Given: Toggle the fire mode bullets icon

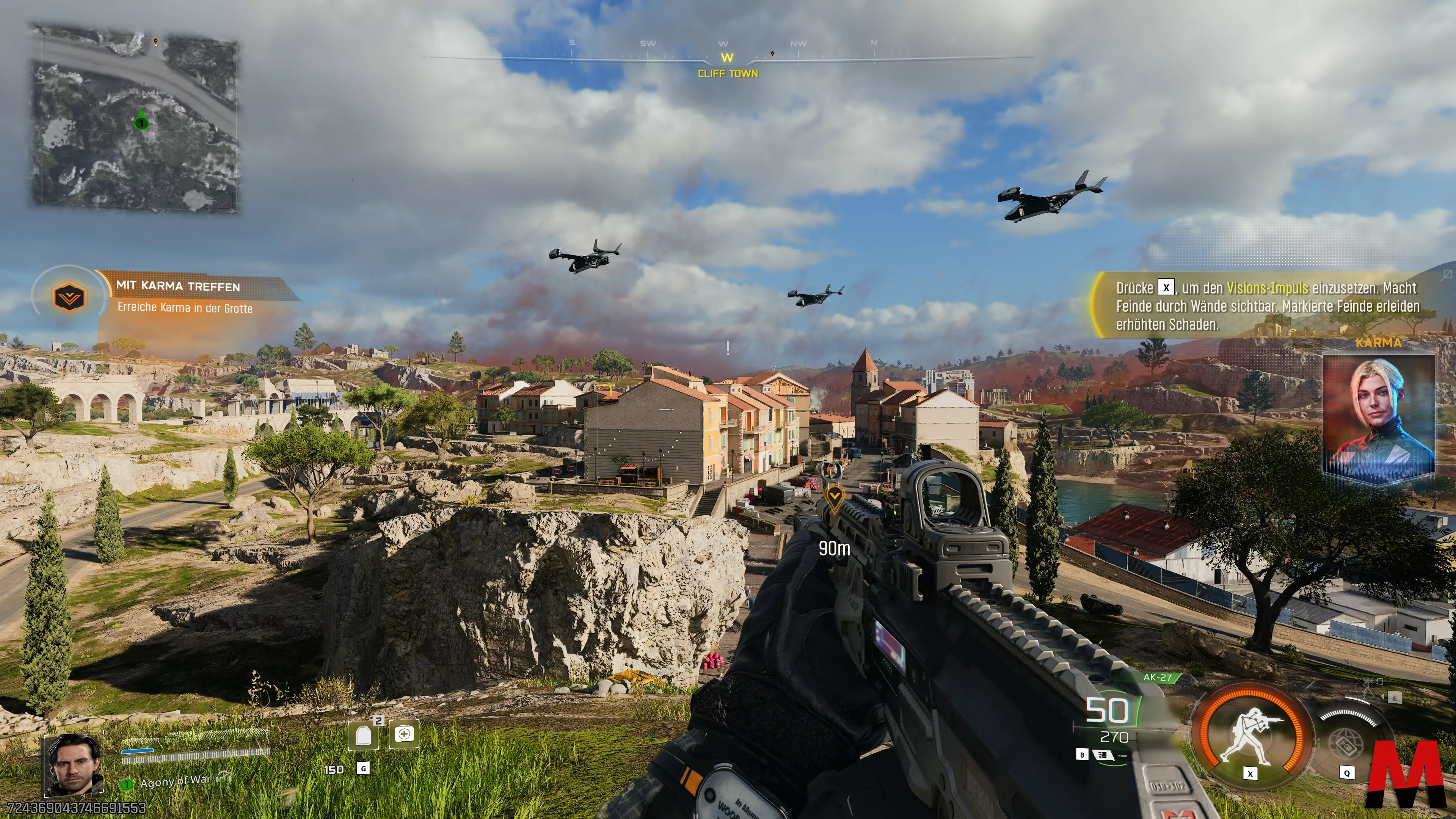Looking at the screenshot, I should click(x=1102, y=755).
